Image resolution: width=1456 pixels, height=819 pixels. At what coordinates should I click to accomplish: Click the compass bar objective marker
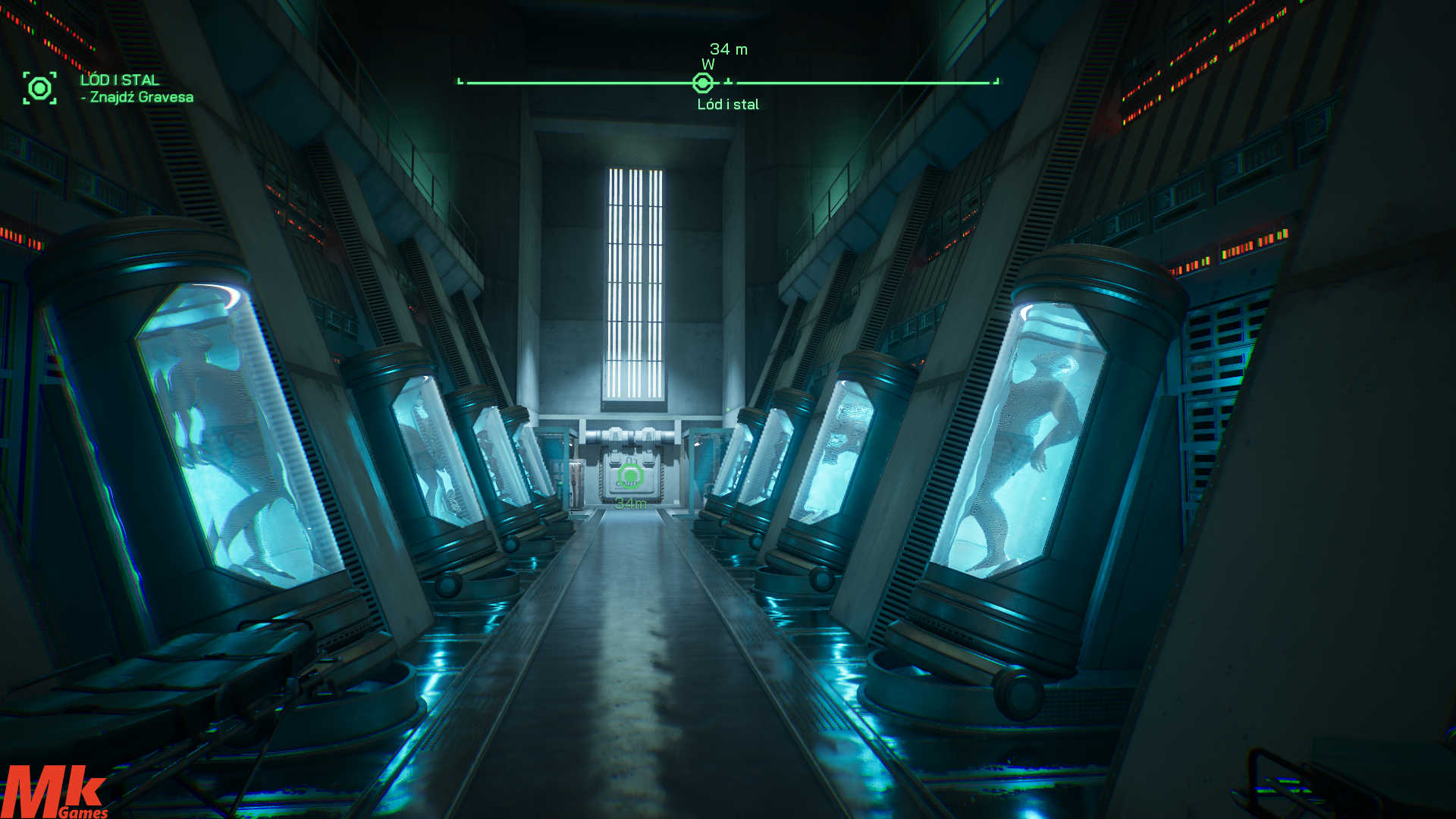703,83
